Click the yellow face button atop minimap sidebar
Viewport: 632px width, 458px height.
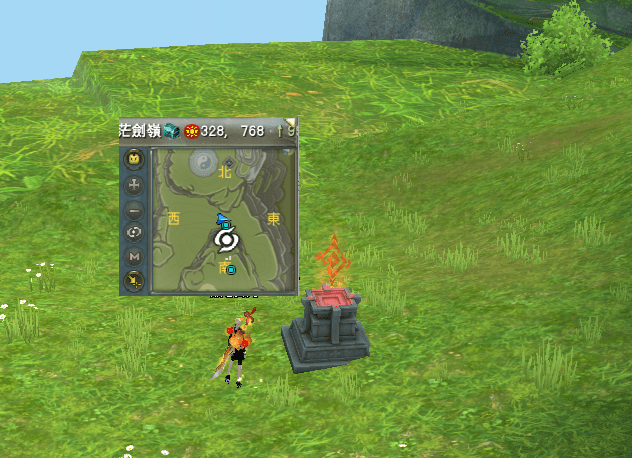135,160
